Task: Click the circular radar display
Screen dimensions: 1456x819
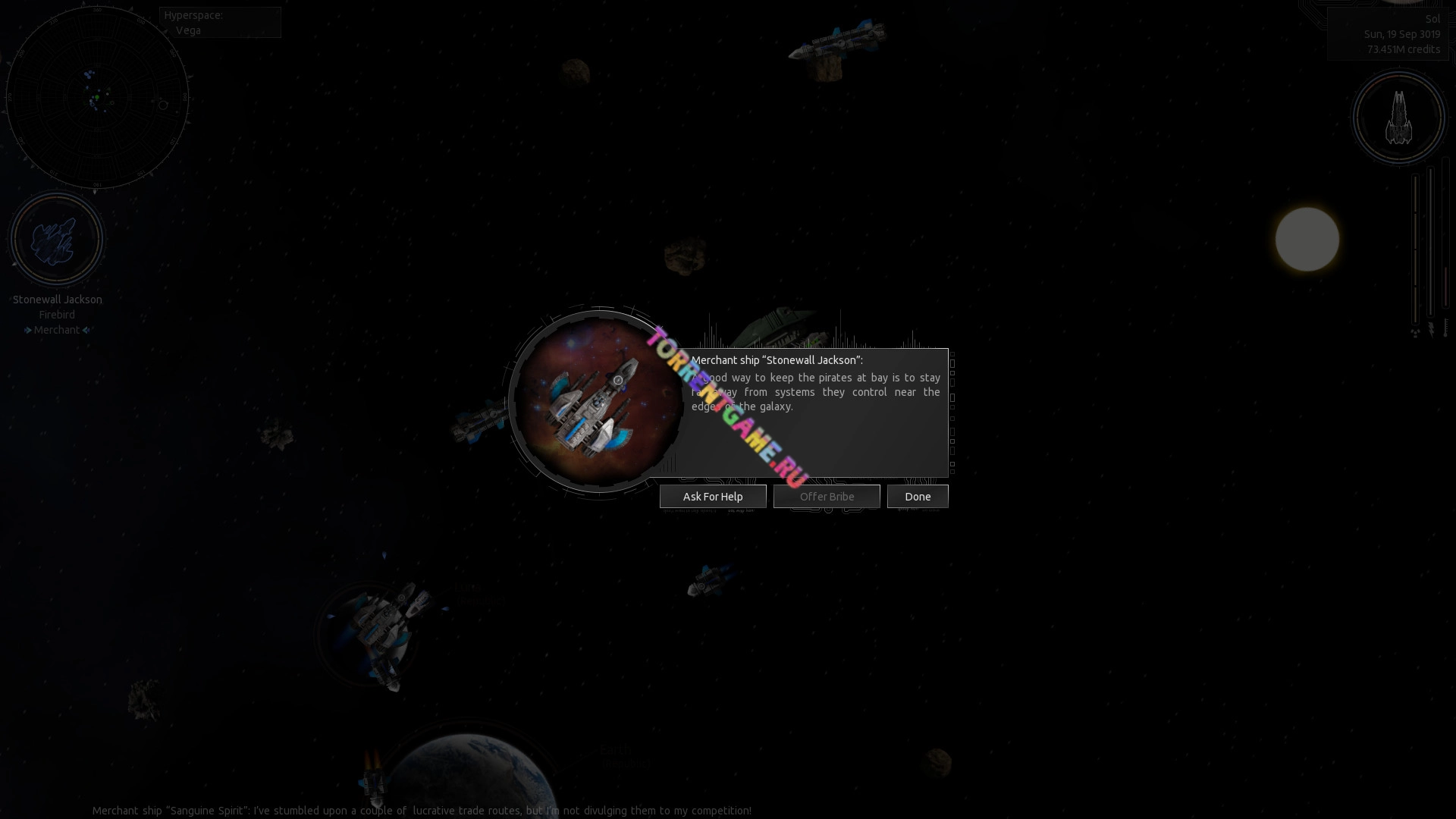Action: coord(97,98)
